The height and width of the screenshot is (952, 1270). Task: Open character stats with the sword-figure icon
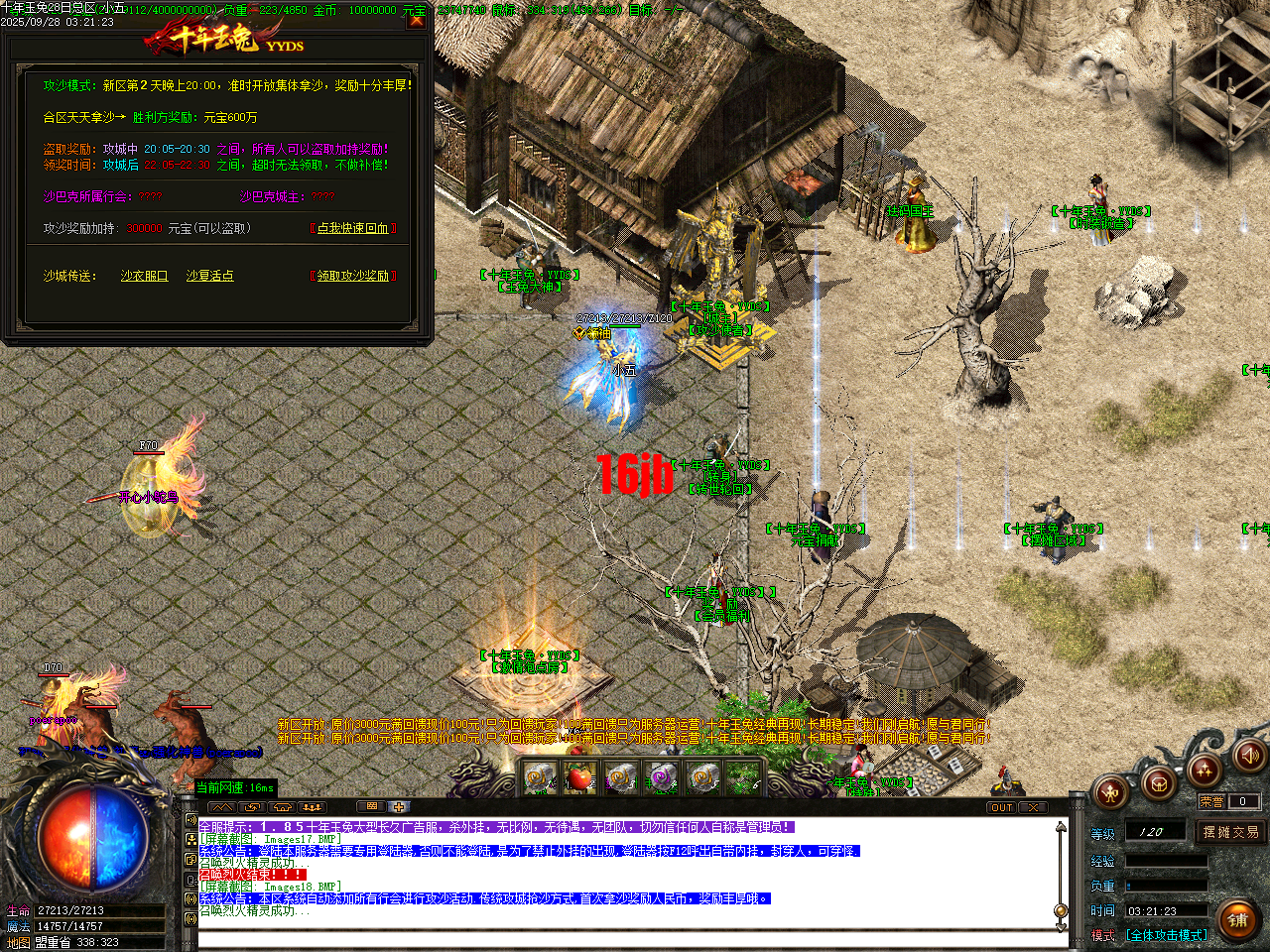[1110, 794]
